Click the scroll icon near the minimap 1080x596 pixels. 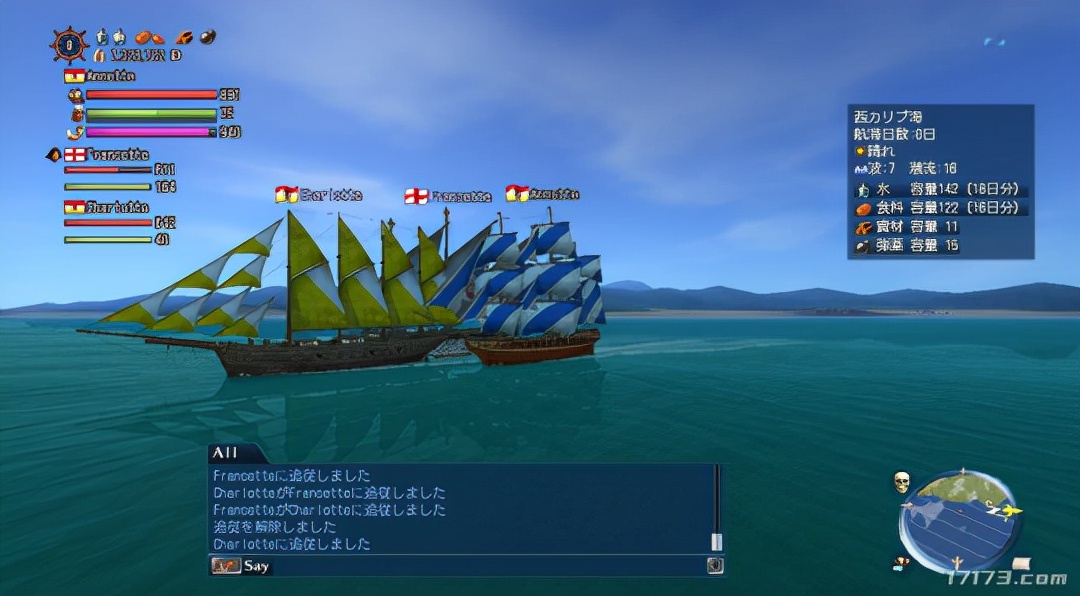pyautogui.click(x=1019, y=564)
